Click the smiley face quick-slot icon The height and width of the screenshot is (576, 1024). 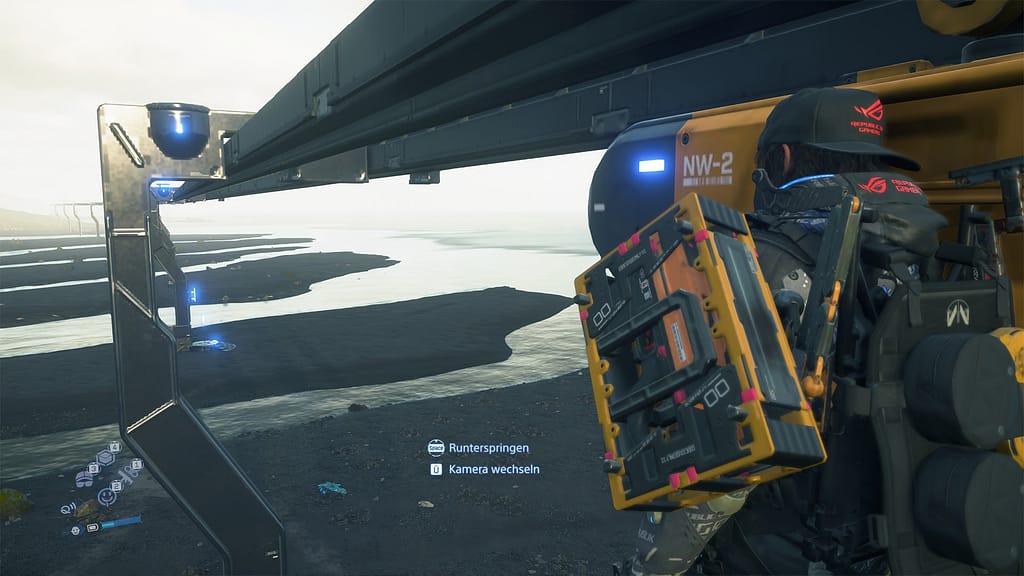coord(107,496)
